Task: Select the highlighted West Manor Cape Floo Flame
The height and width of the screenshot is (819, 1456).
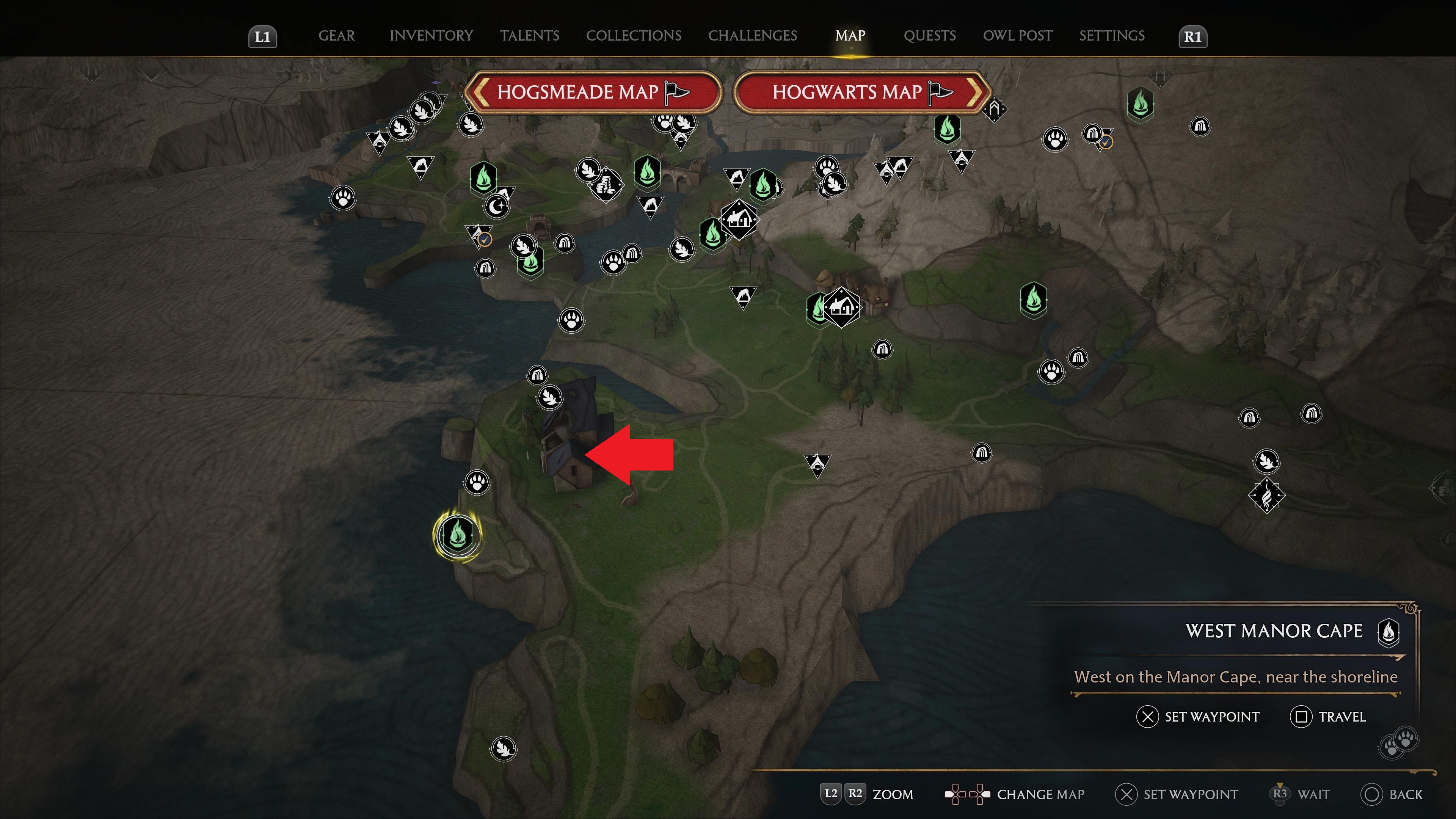Action: coord(457,534)
